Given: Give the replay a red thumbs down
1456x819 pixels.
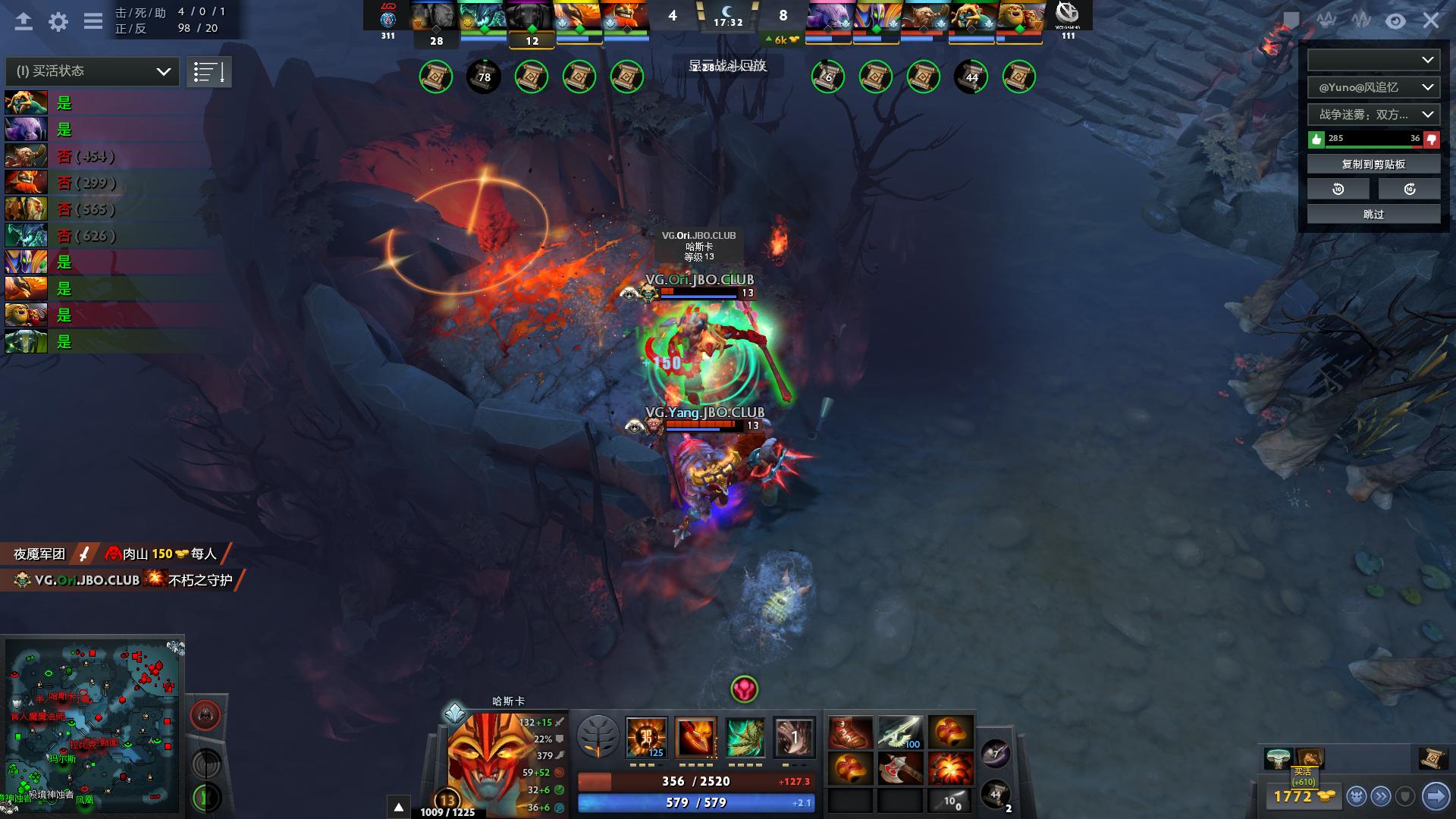Looking at the screenshot, I should 1432,139.
